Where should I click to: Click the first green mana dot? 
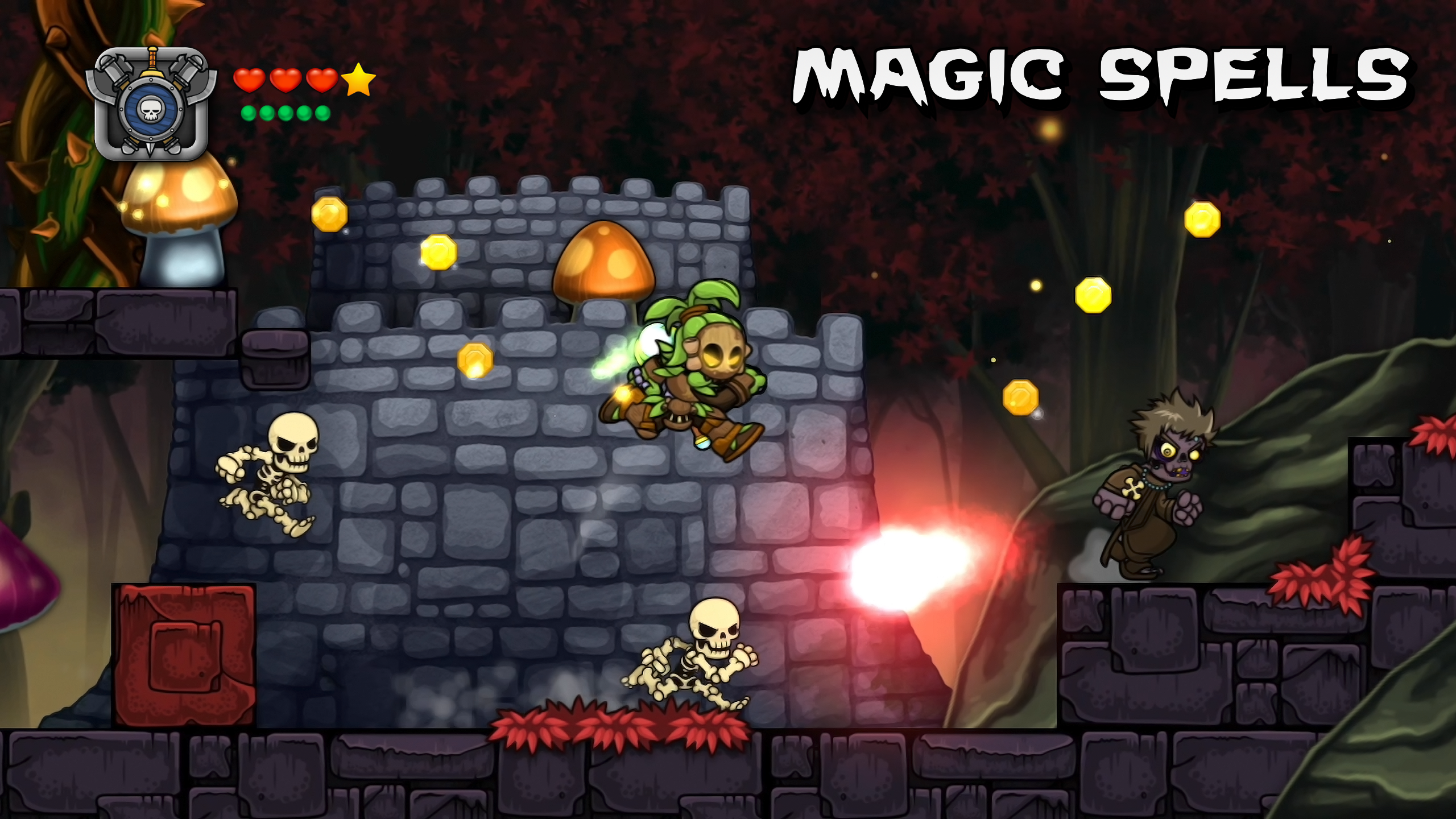click(249, 114)
